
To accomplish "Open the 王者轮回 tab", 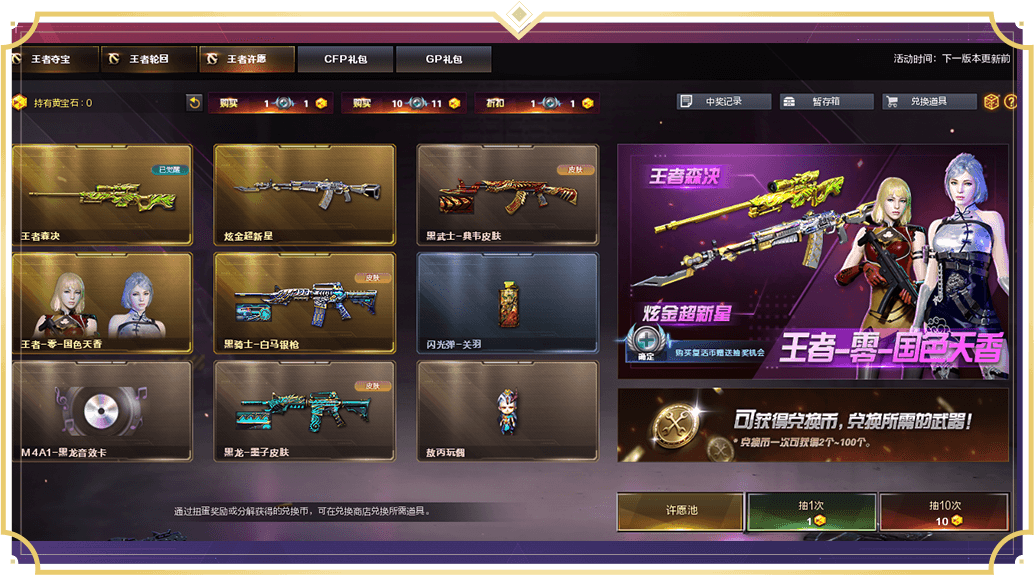I will click(148, 59).
